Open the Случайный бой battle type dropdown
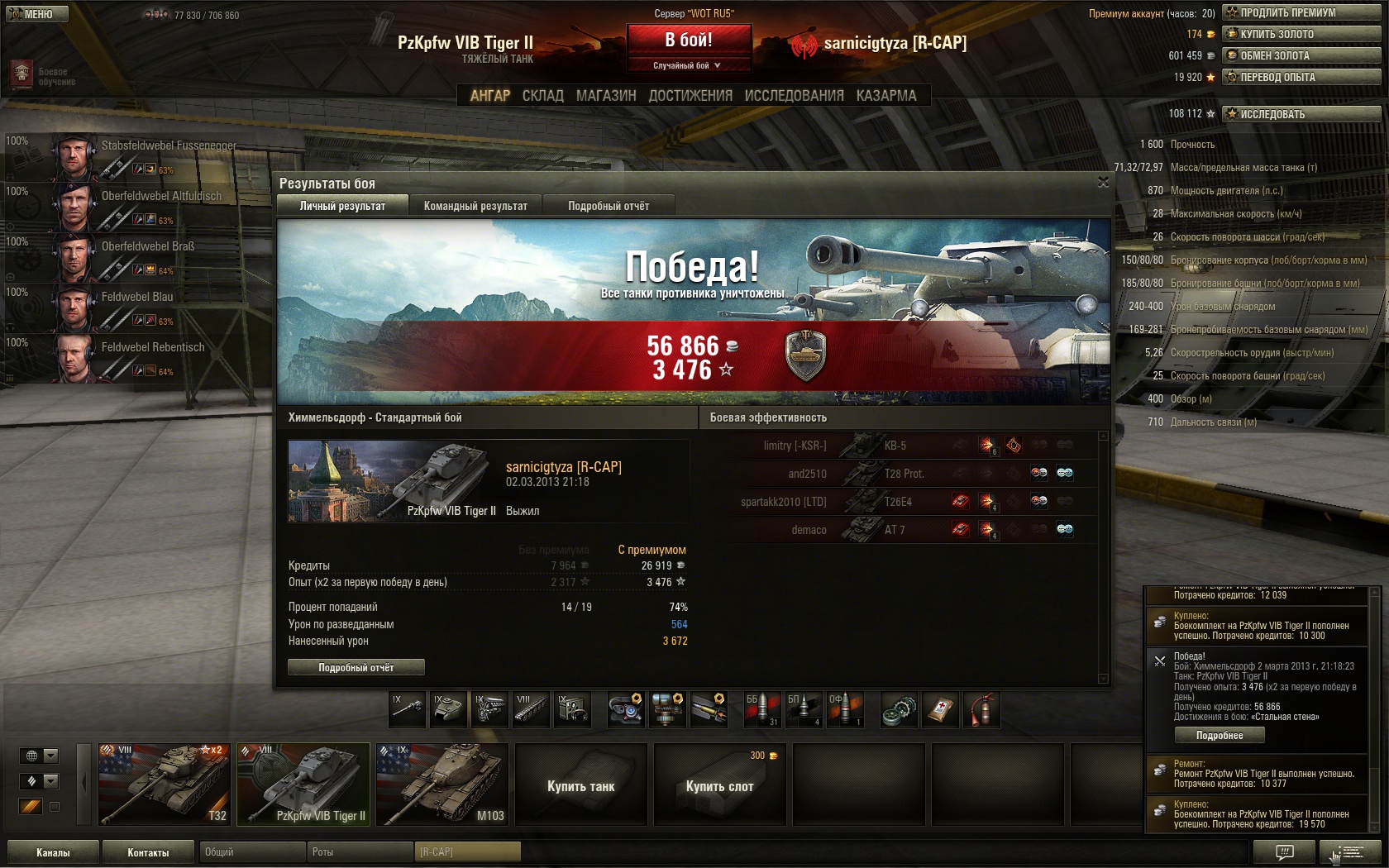This screenshot has height=868, width=1389. coord(688,65)
